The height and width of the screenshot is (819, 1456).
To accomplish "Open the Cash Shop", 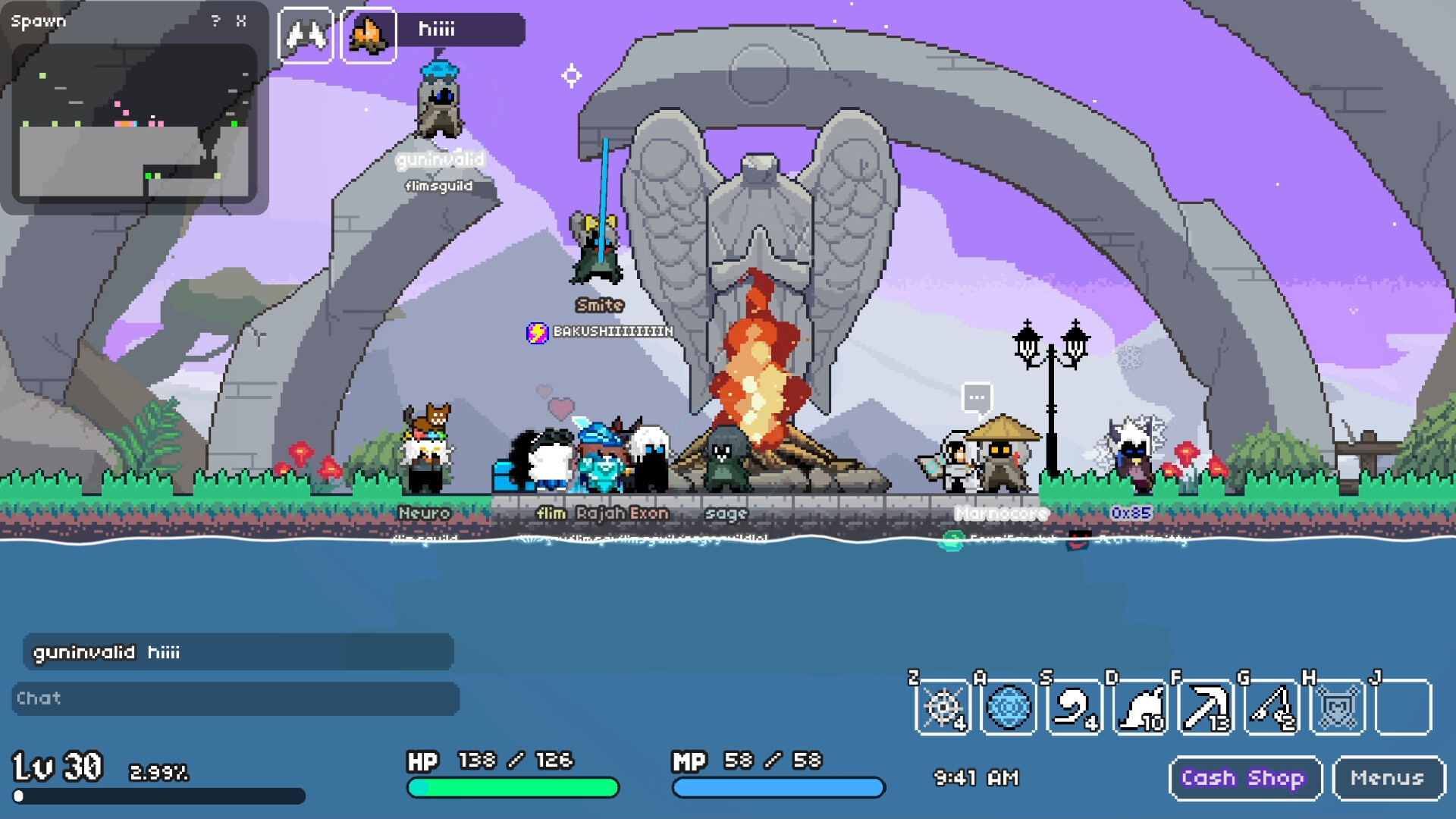I will tap(1244, 777).
